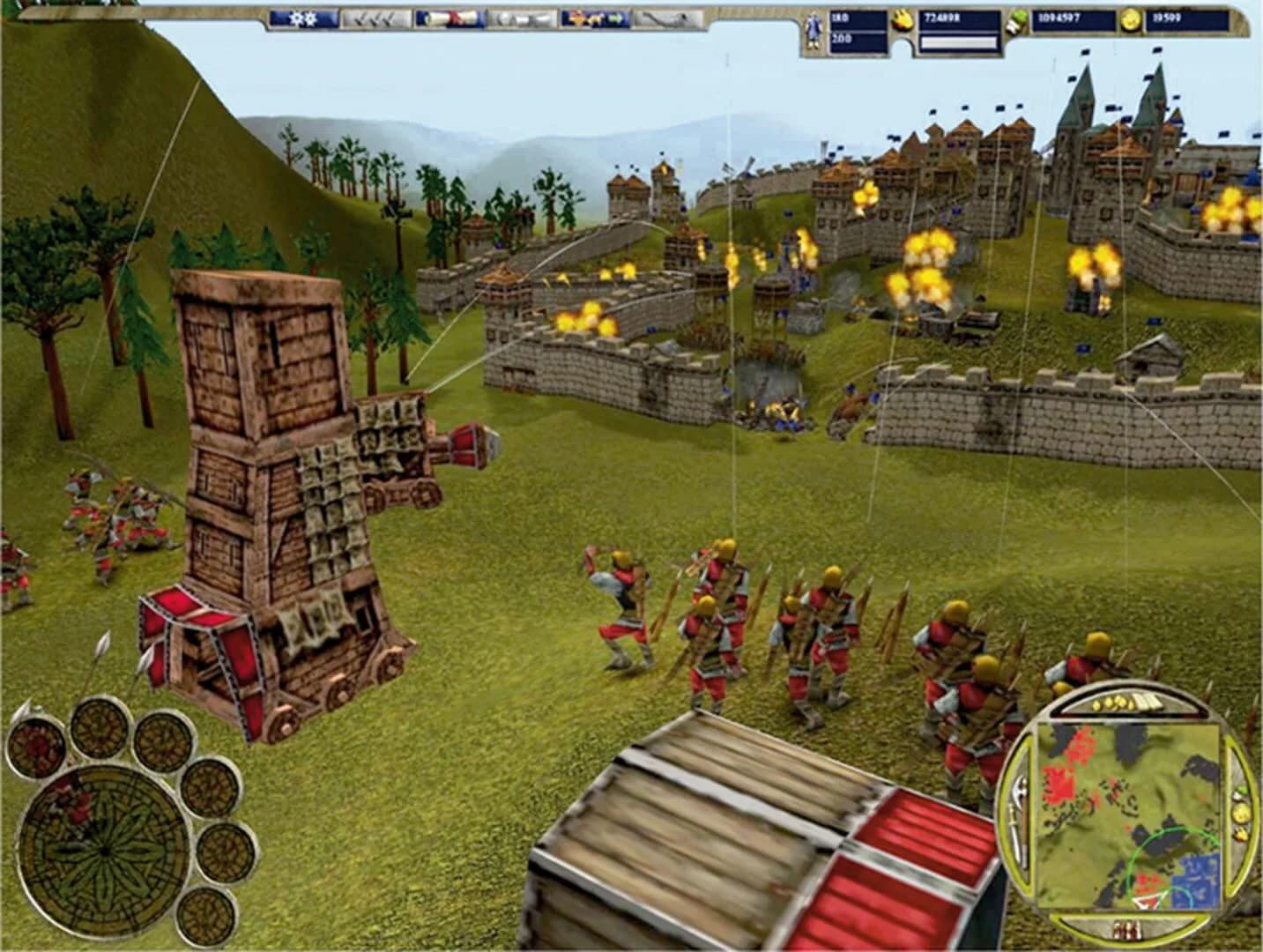Select the peasants emblem below the minimap
Screen dimensions: 1263x952
click(x=1128, y=930)
